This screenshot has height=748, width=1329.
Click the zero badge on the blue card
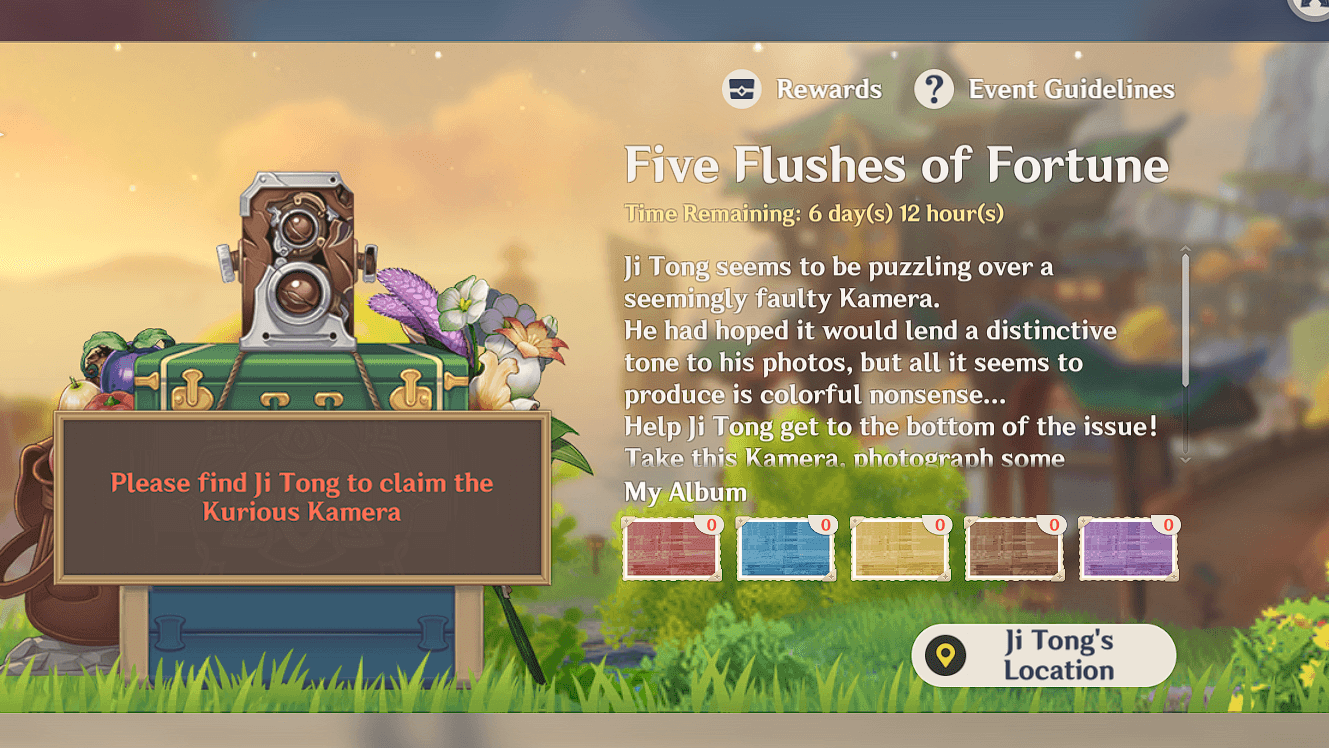pos(826,522)
